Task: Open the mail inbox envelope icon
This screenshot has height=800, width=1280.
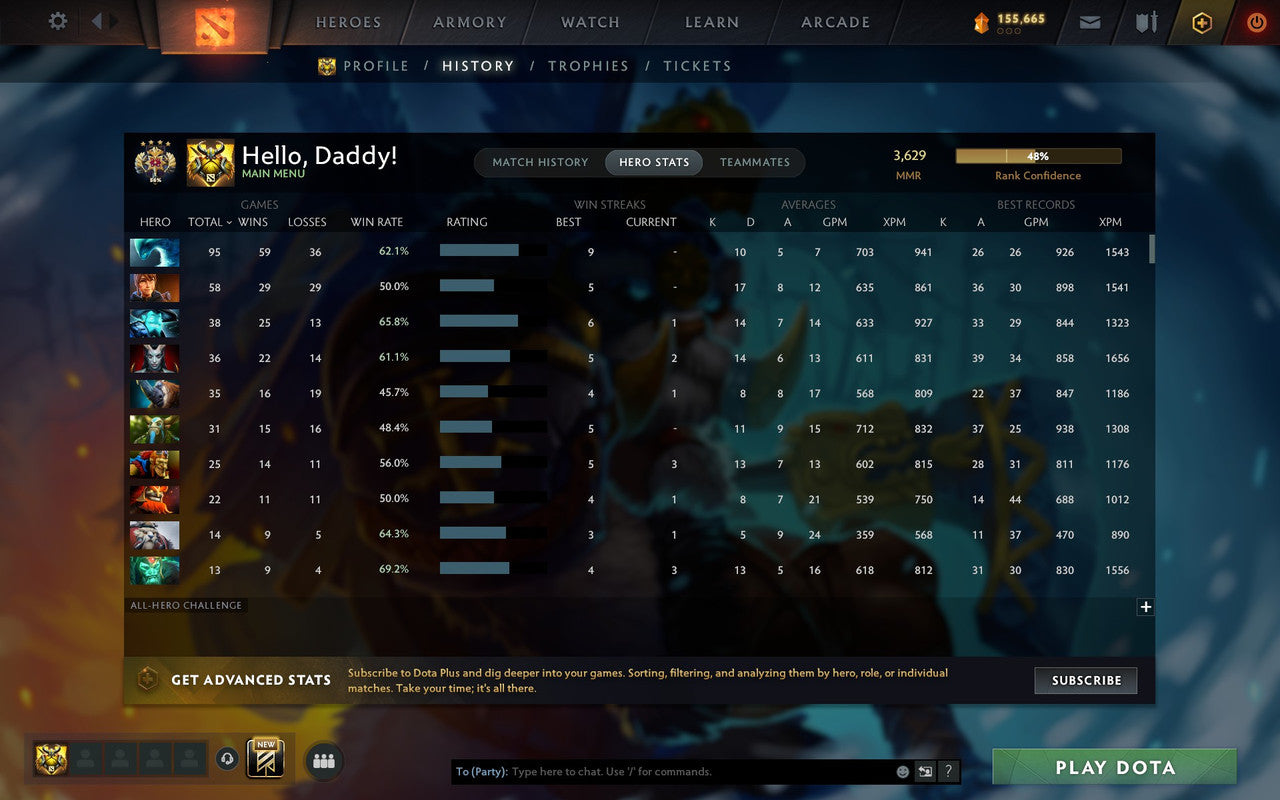Action: pyautogui.click(x=1089, y=22)
